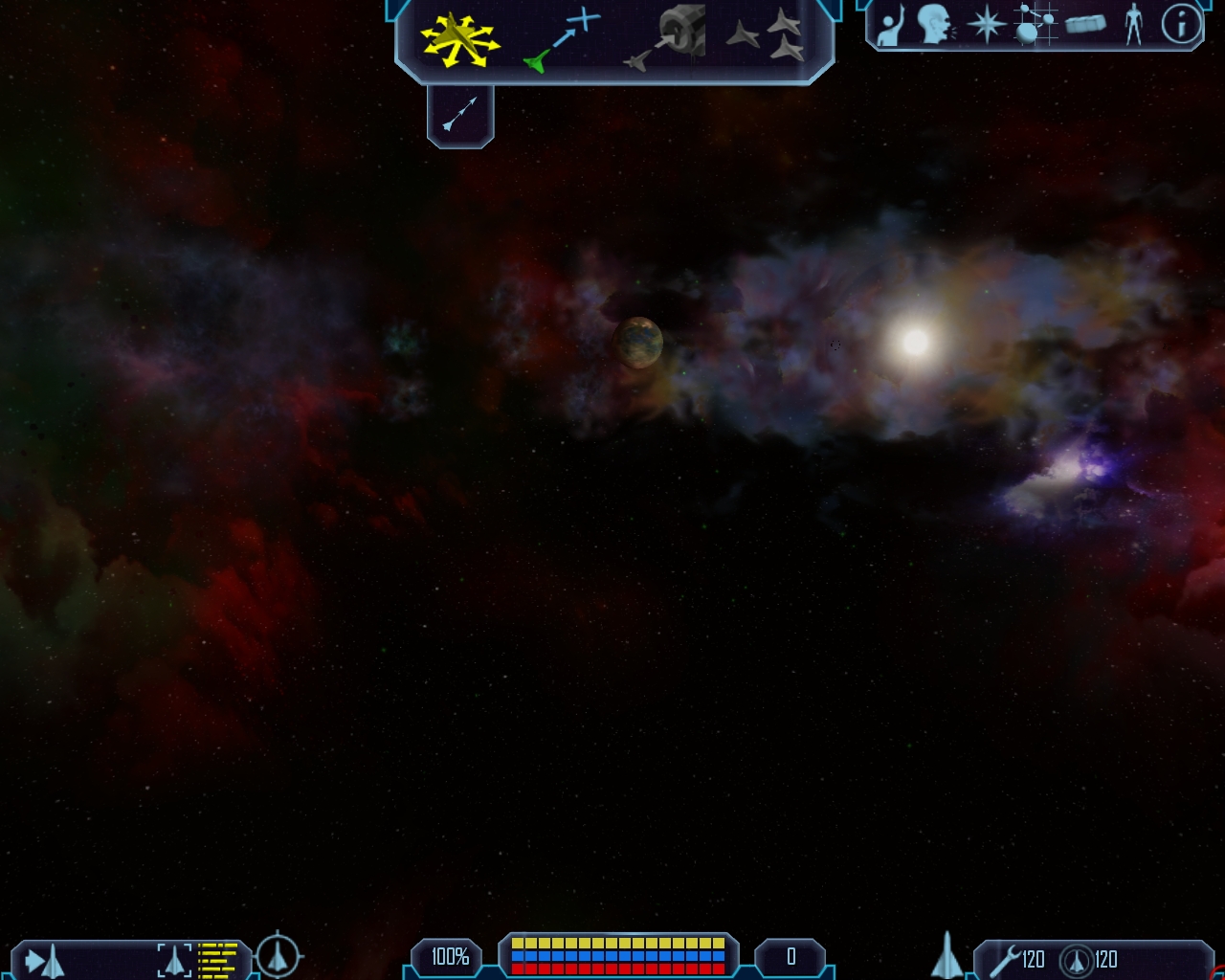Screen dimensions: 1225x980
Task: Open the circled info button
Action: (x=1181, y=25)
